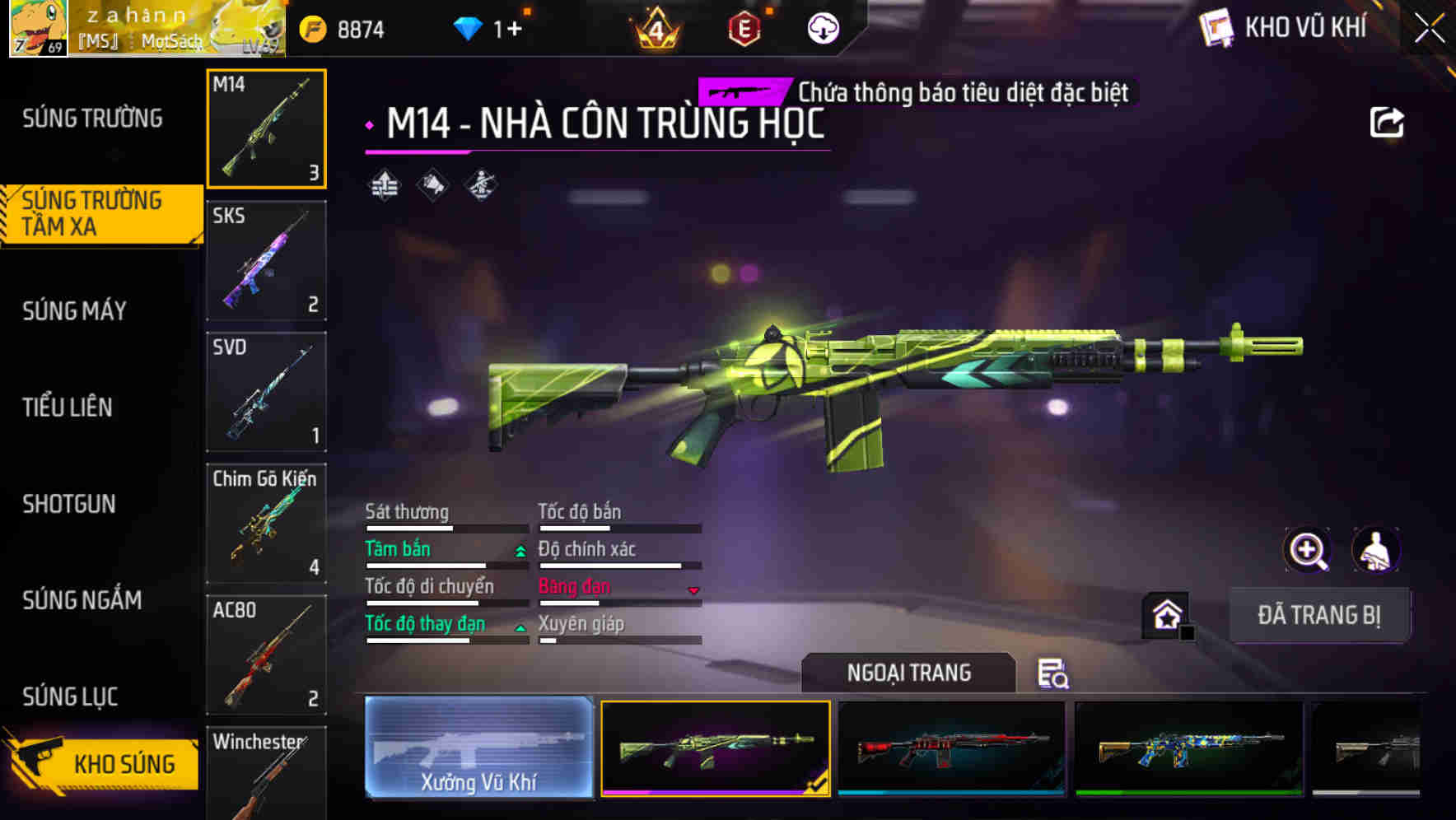Click the red E event badge icon
Image resolution: width=1456 pixels, height=820 pixels.
744,27
